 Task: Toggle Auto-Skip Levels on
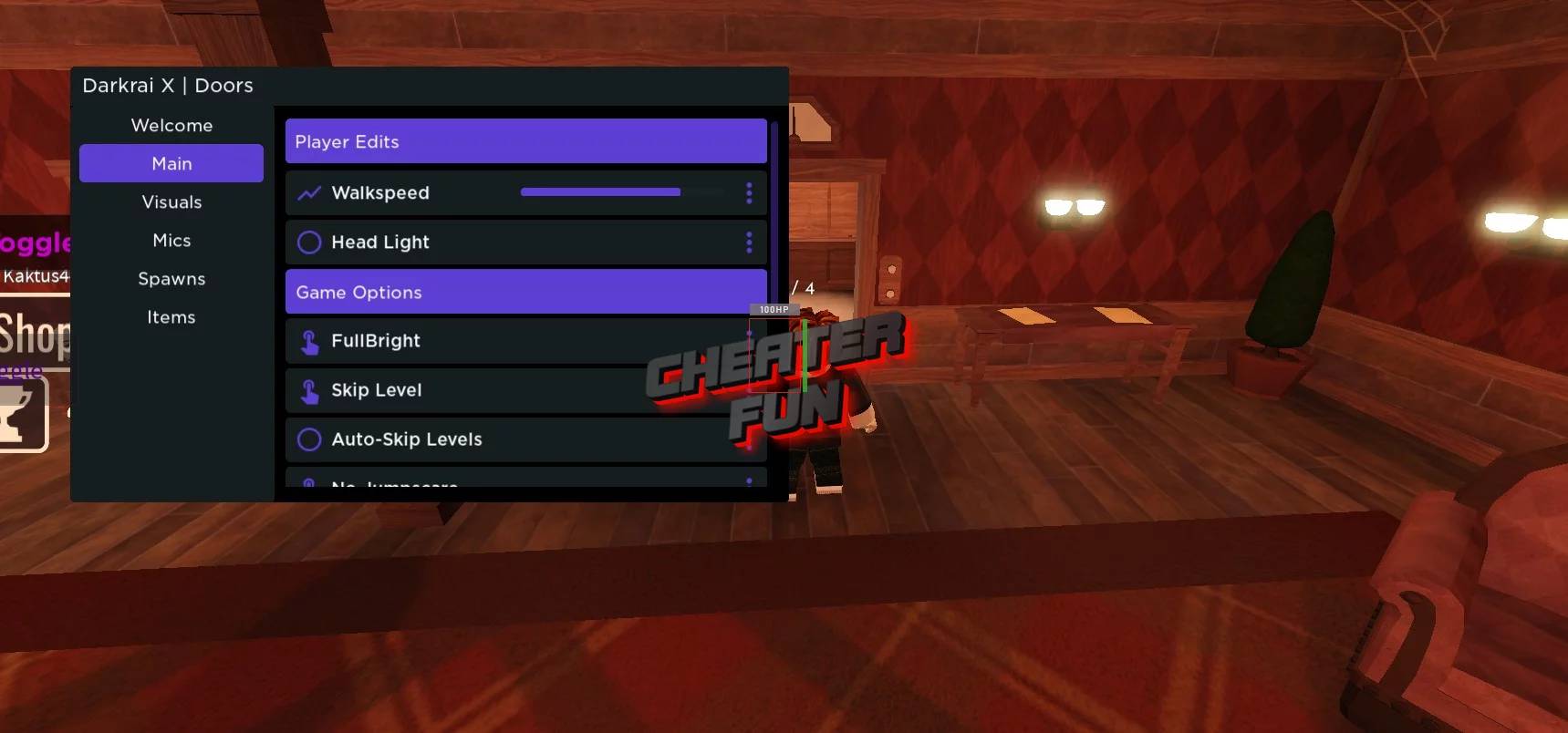(x=309, y=439)
